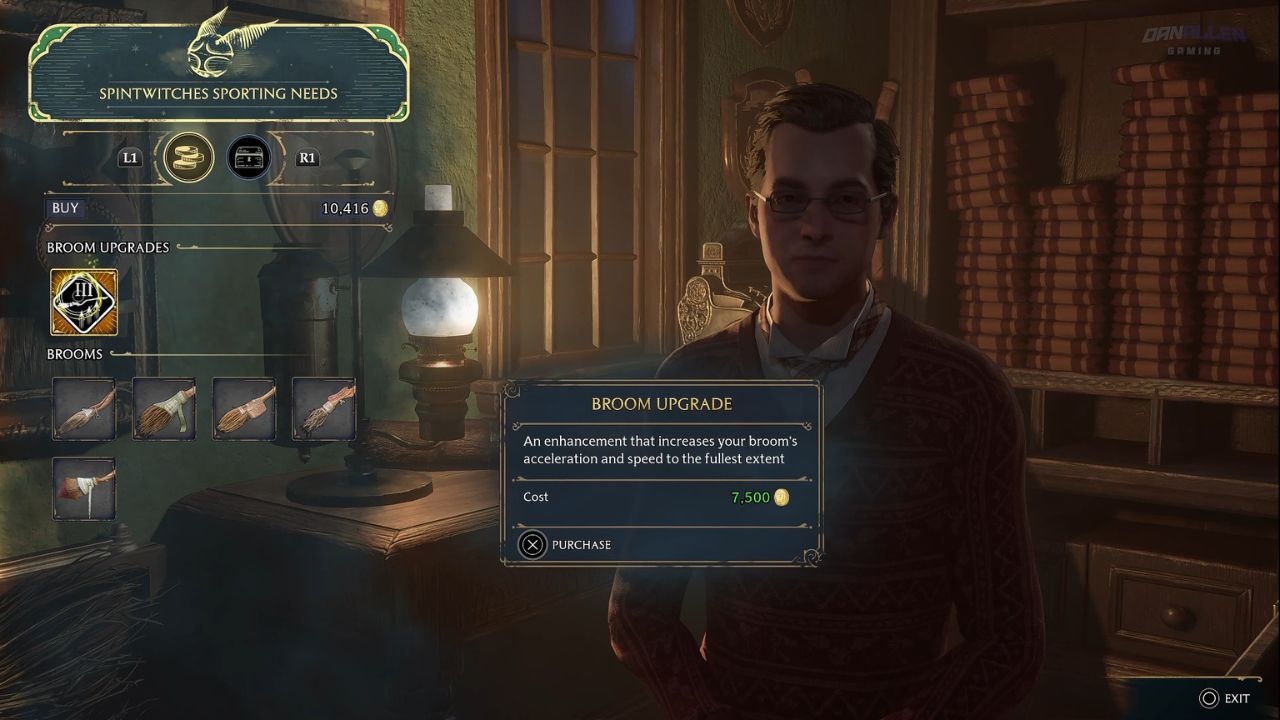Open the Sell chest tab

pos(249,158)
